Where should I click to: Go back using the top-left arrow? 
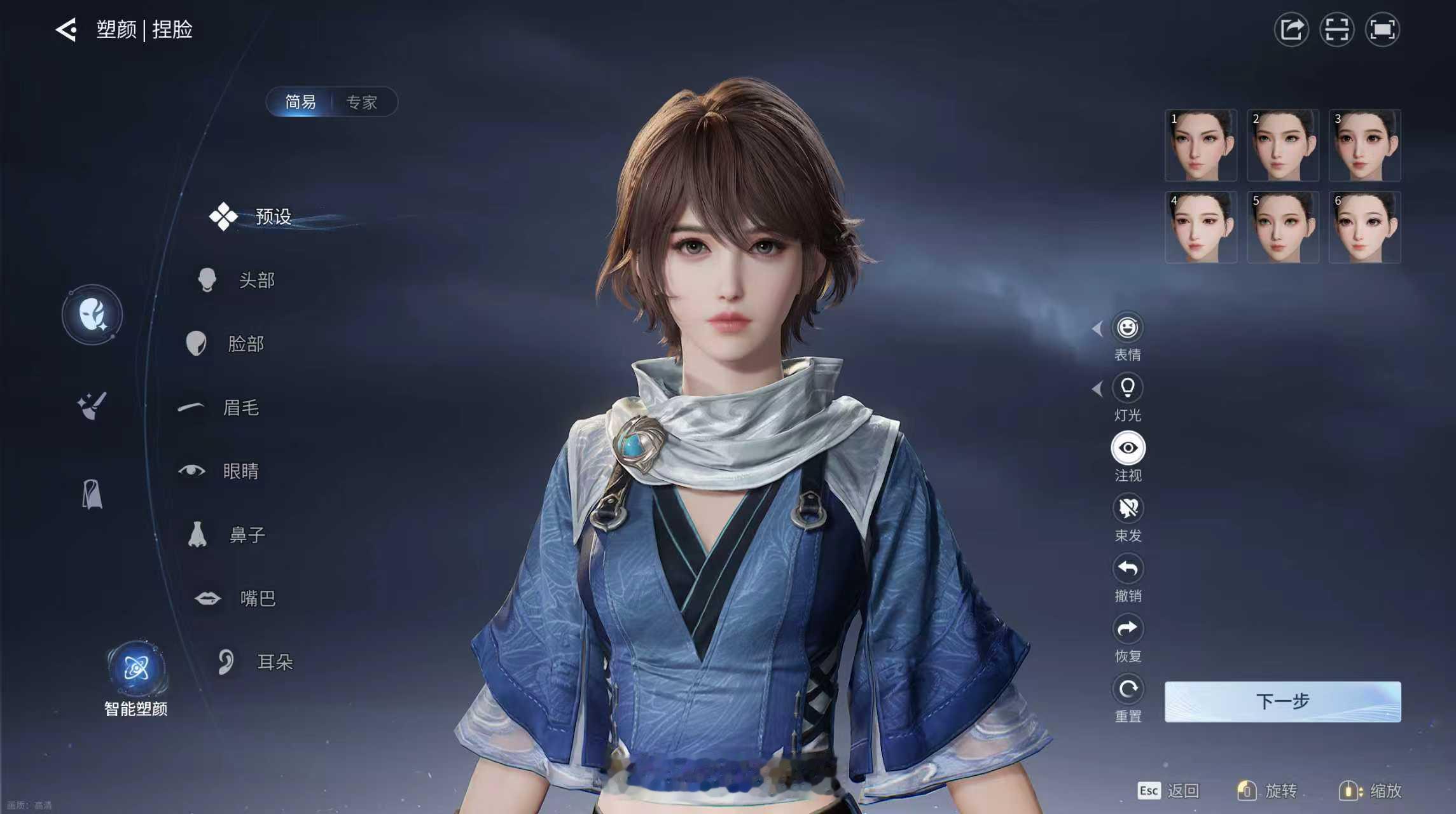pyautogui.click(x=66, y=29)
